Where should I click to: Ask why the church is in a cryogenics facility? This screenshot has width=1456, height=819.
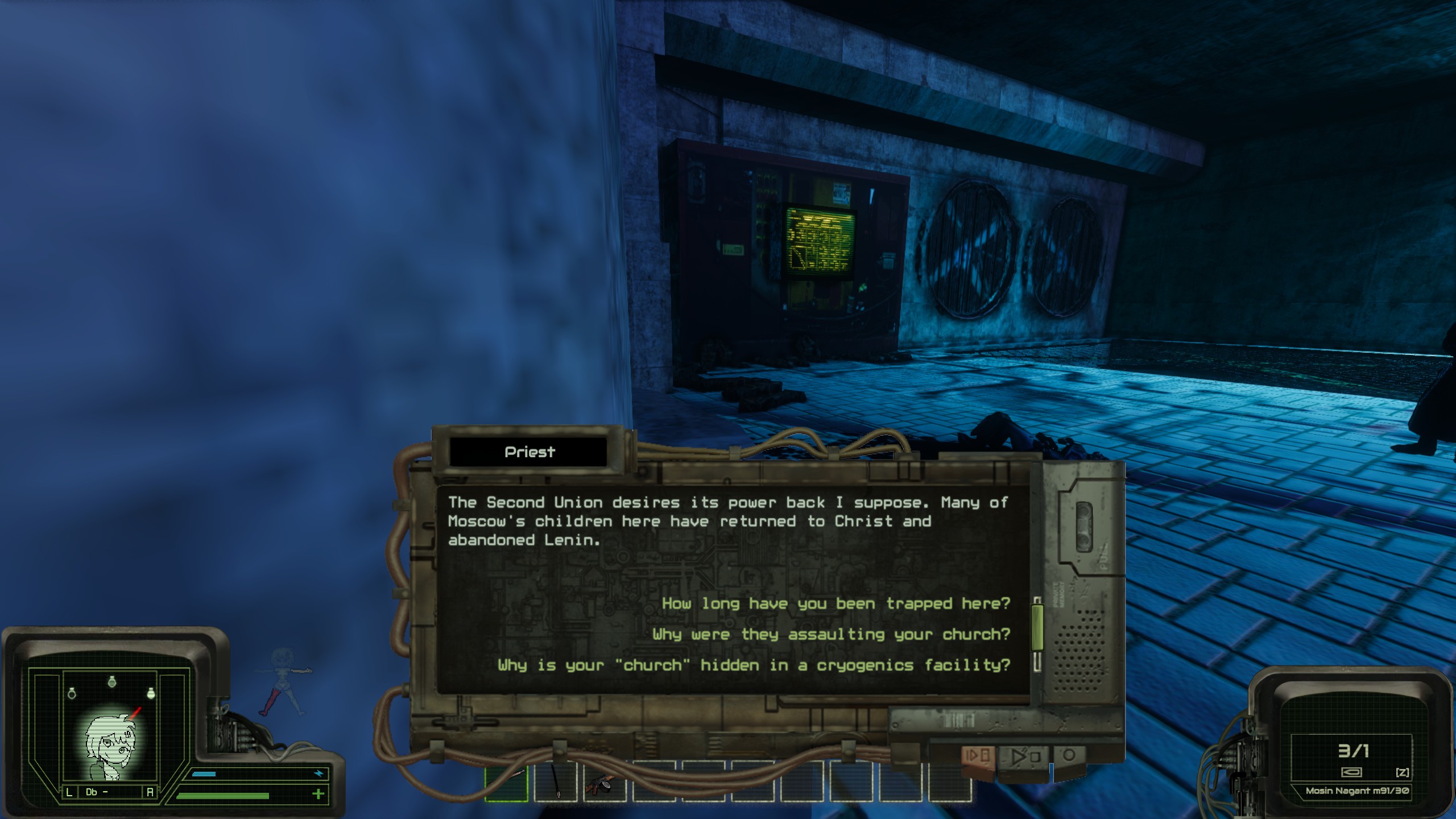(x=754, y=665)
